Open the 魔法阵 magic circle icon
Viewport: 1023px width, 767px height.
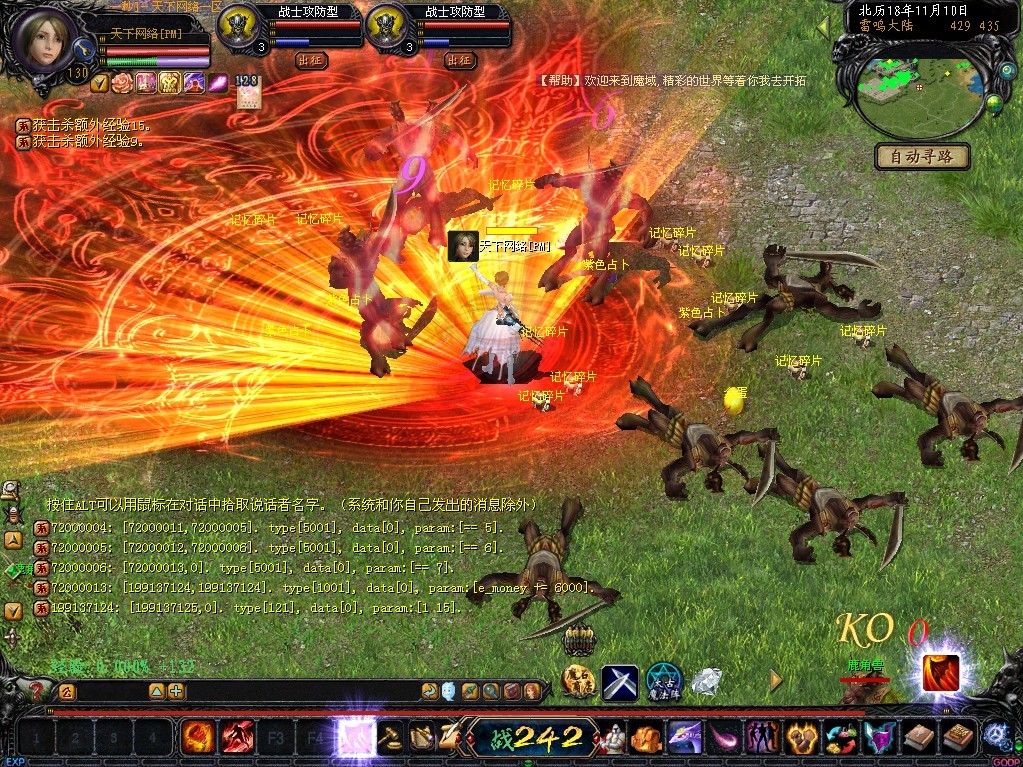coord(663,681)
